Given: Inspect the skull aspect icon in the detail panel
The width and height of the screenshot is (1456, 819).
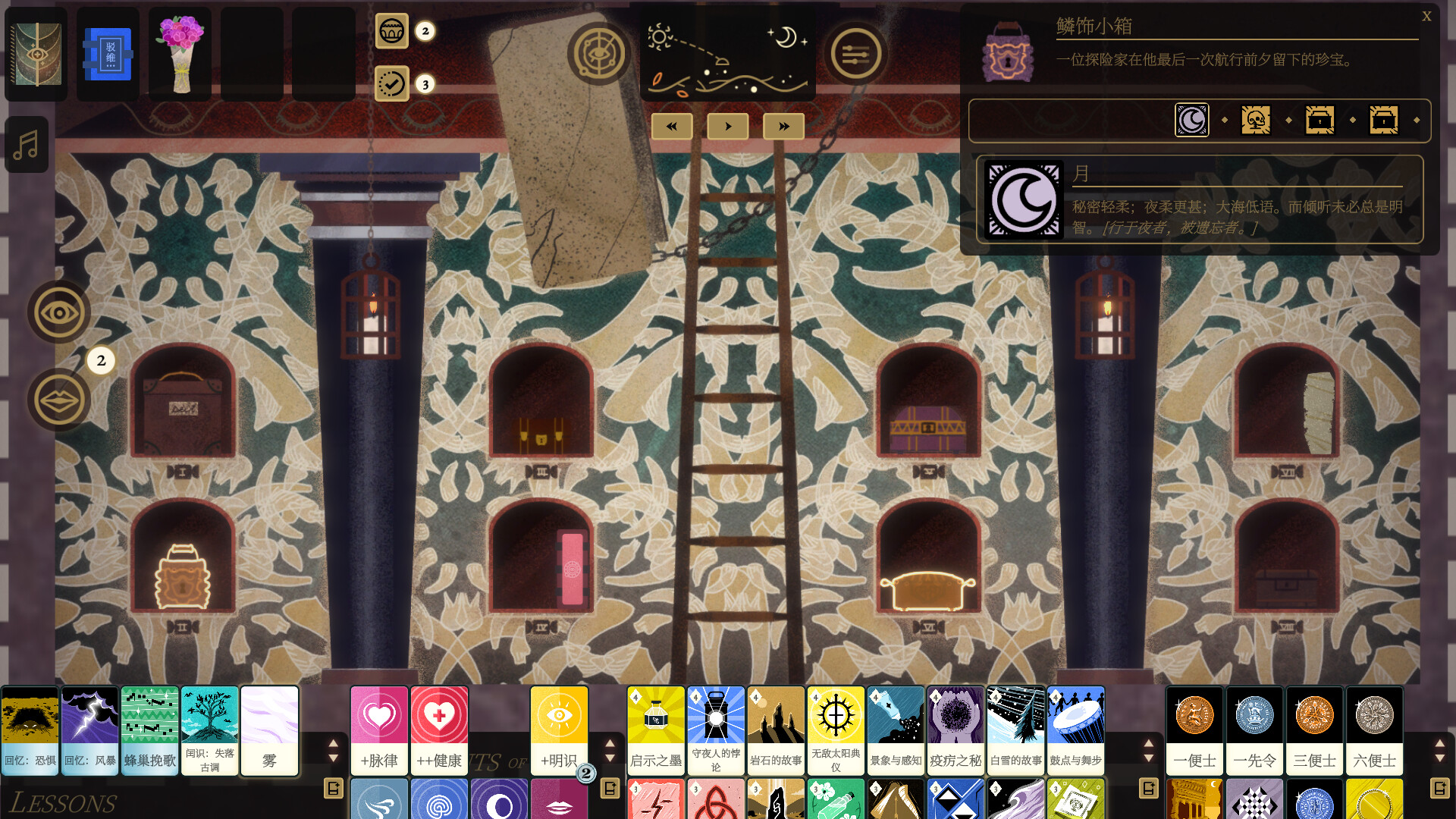Looking at the screenshot, I should click(x=1256, y=120).
